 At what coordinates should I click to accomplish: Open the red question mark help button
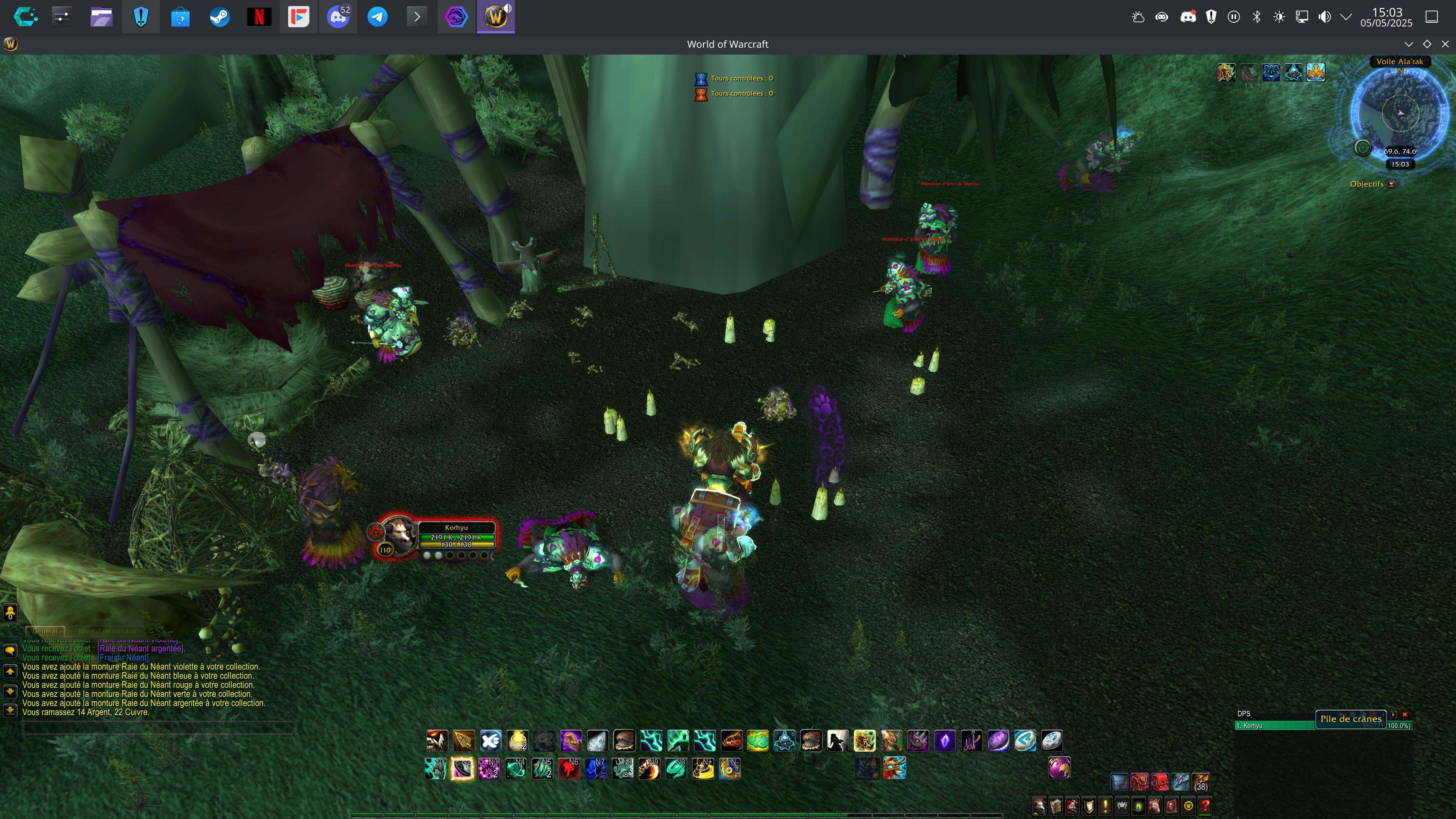pyautogui.click(x=1205, y=805)
